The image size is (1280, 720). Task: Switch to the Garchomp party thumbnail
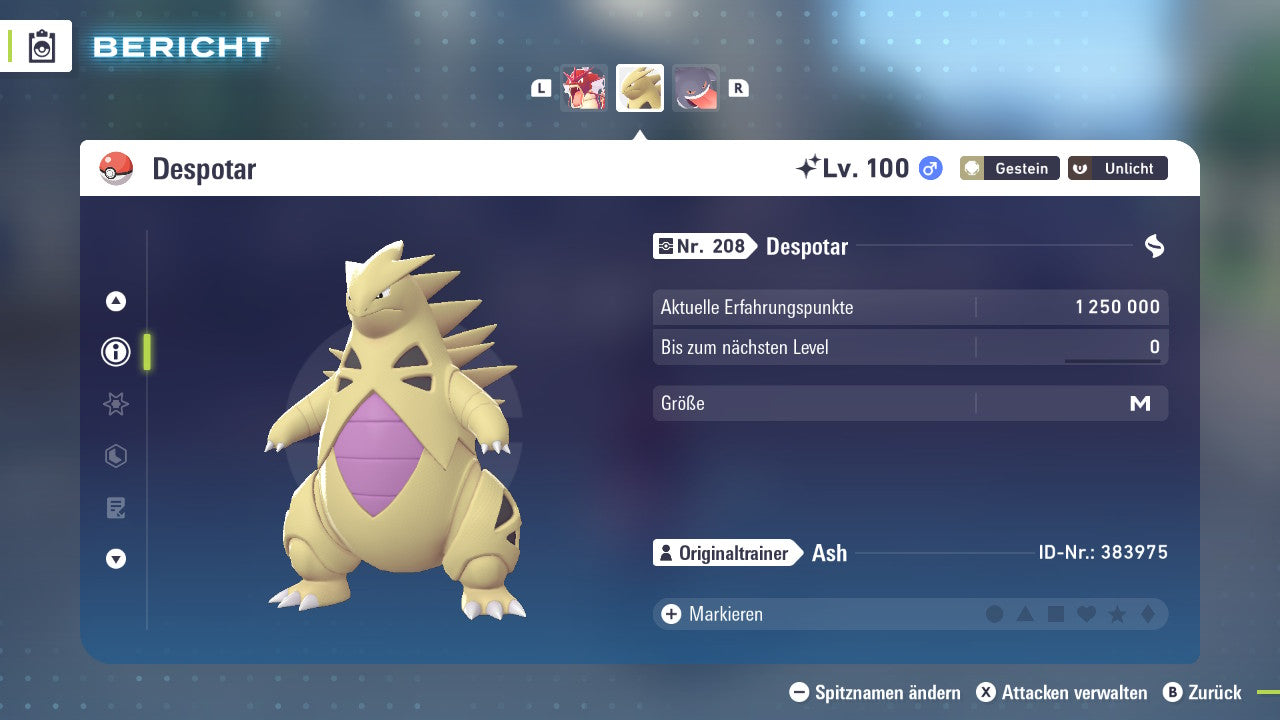[696, 88]
